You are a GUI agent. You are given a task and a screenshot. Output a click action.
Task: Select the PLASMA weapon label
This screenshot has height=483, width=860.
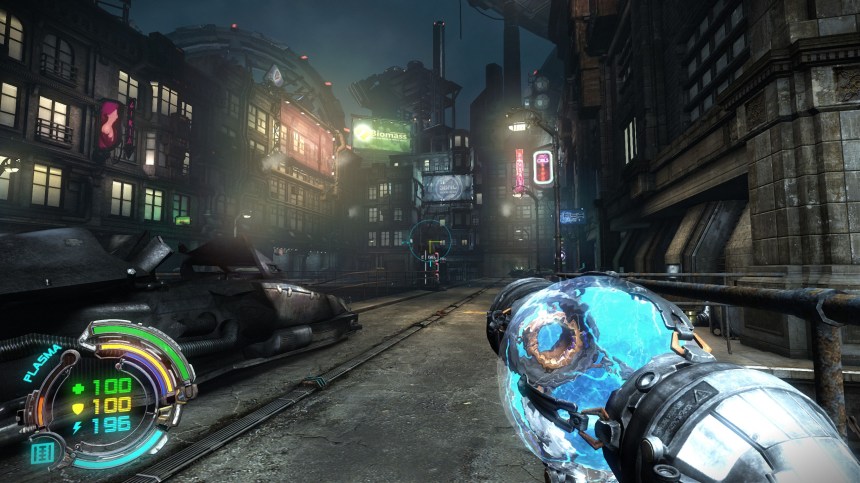click(x=42, y=362)
